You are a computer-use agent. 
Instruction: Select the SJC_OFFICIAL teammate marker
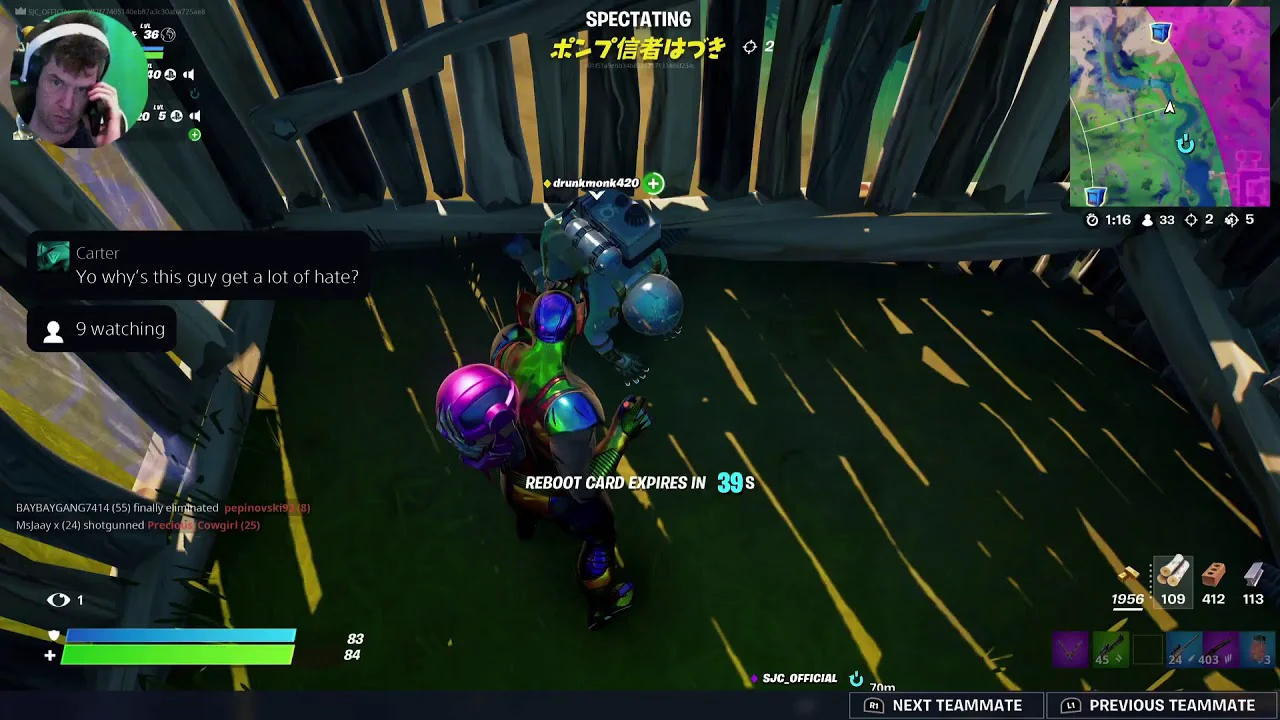(799, 678)
